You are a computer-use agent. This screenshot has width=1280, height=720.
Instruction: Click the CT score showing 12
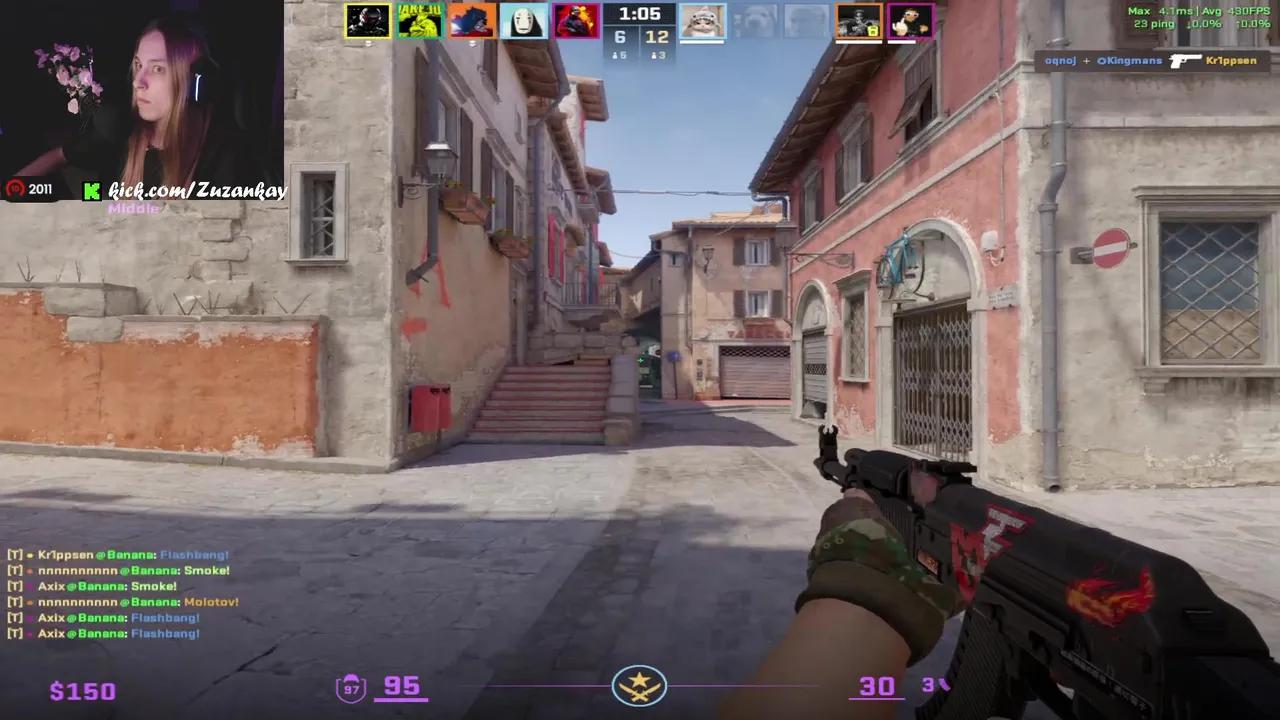click(x=657, y=37)
